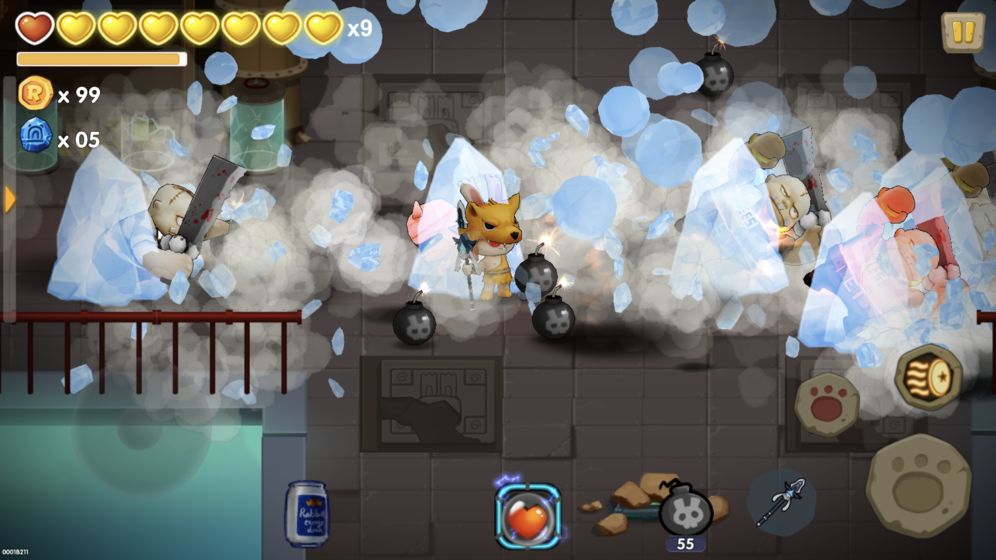
Task: Expand the orange arrow side panel
Action: (10, 200)
